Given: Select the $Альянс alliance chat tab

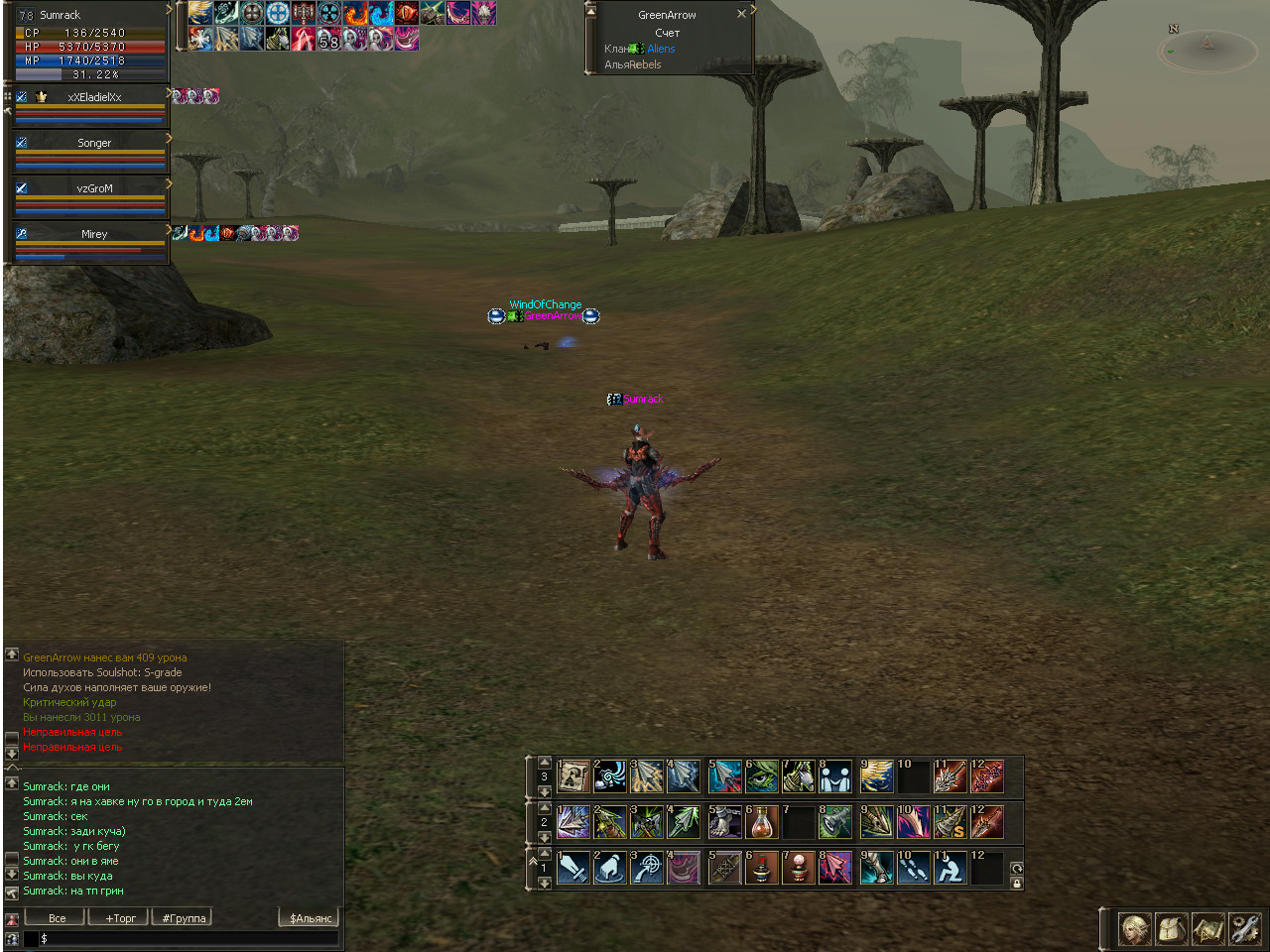Looking at the screenshot, I should (310, 918).
